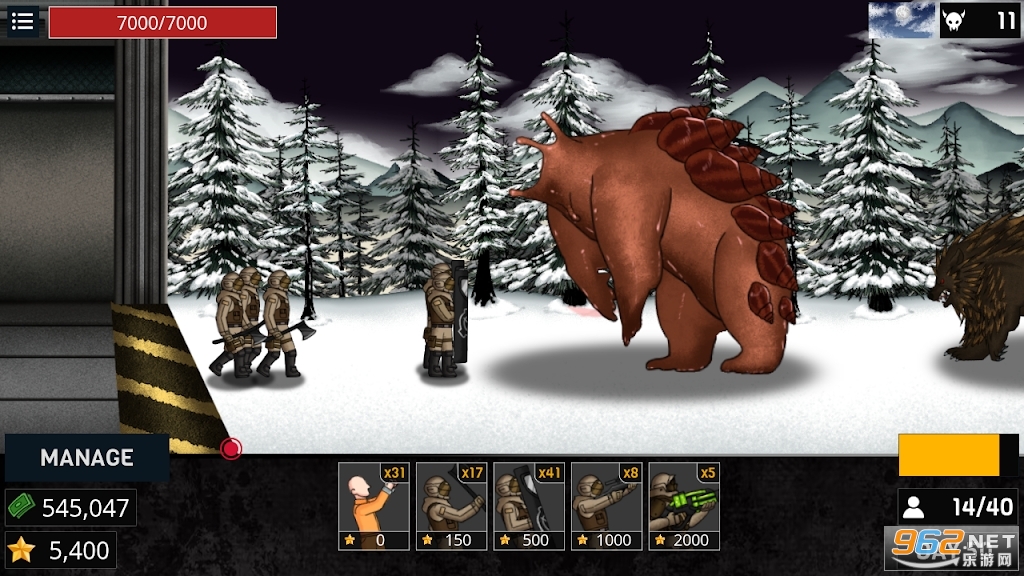Screen dimensions: 1024x576
Task: Deploy the axe soldier costing 150
Action: pos(452,506)
